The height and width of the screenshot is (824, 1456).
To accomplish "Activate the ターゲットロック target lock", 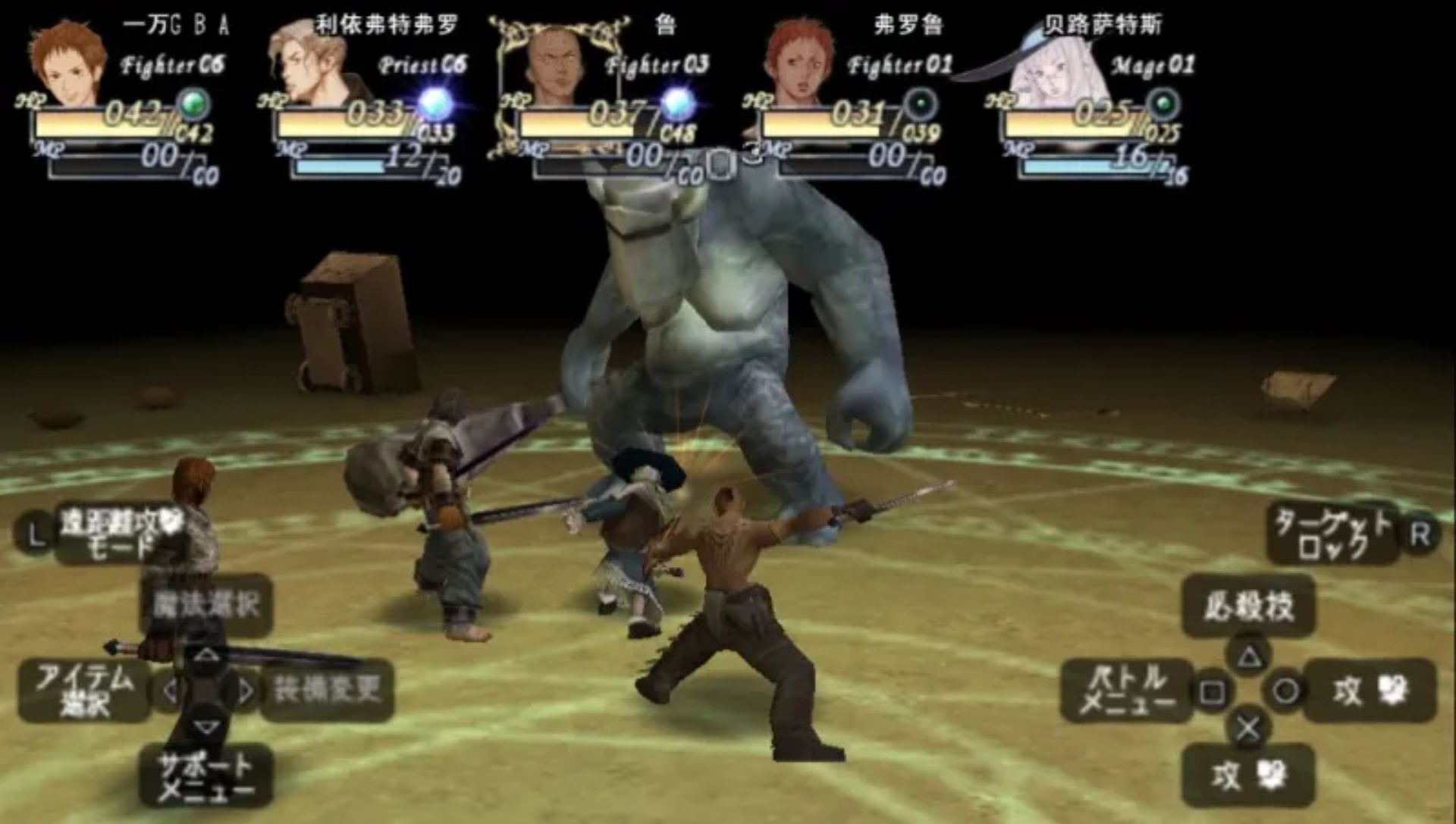I will point(1333,534).
